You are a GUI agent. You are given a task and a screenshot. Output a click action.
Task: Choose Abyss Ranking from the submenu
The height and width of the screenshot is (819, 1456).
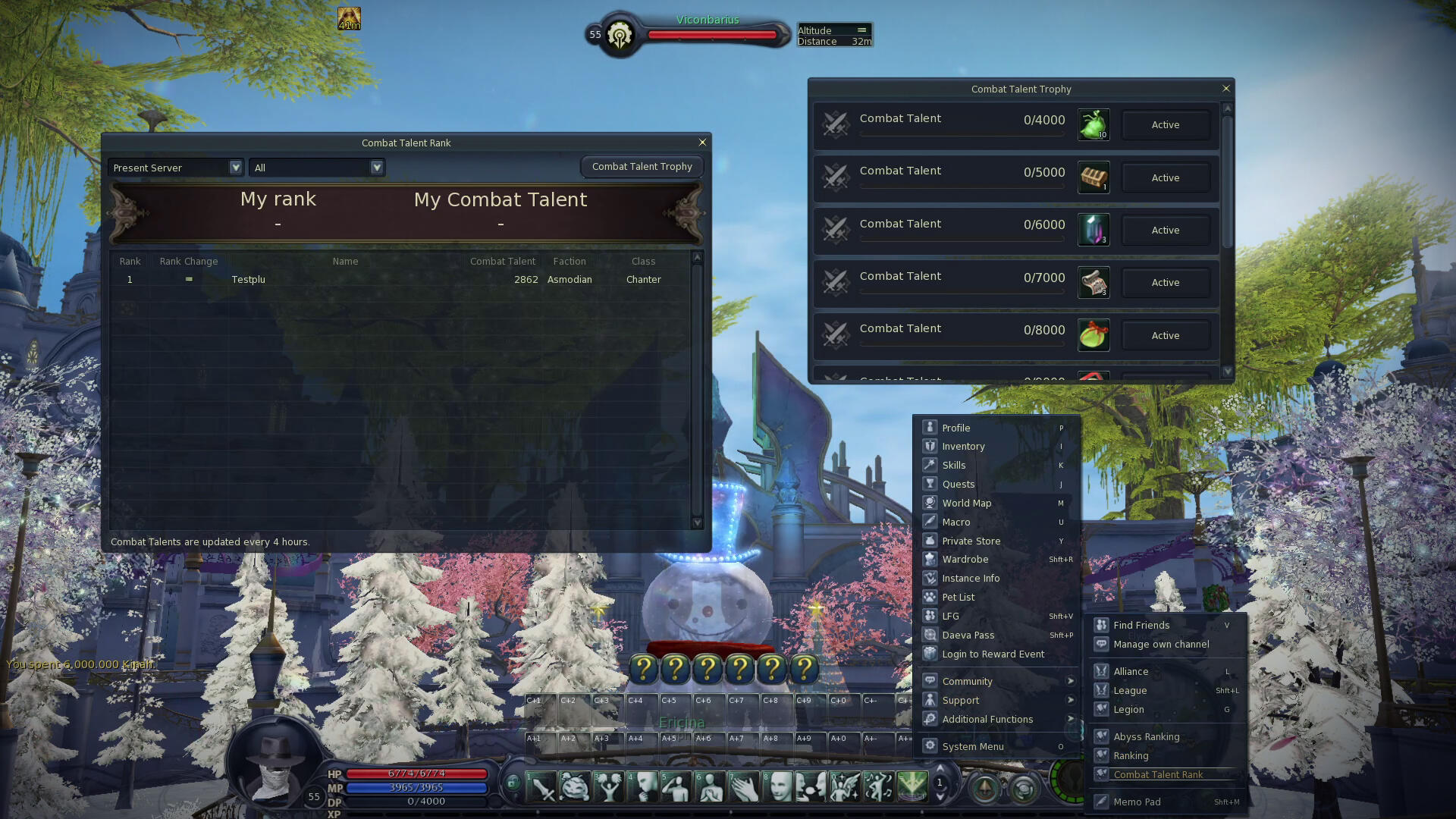[x=1146, y=737]
